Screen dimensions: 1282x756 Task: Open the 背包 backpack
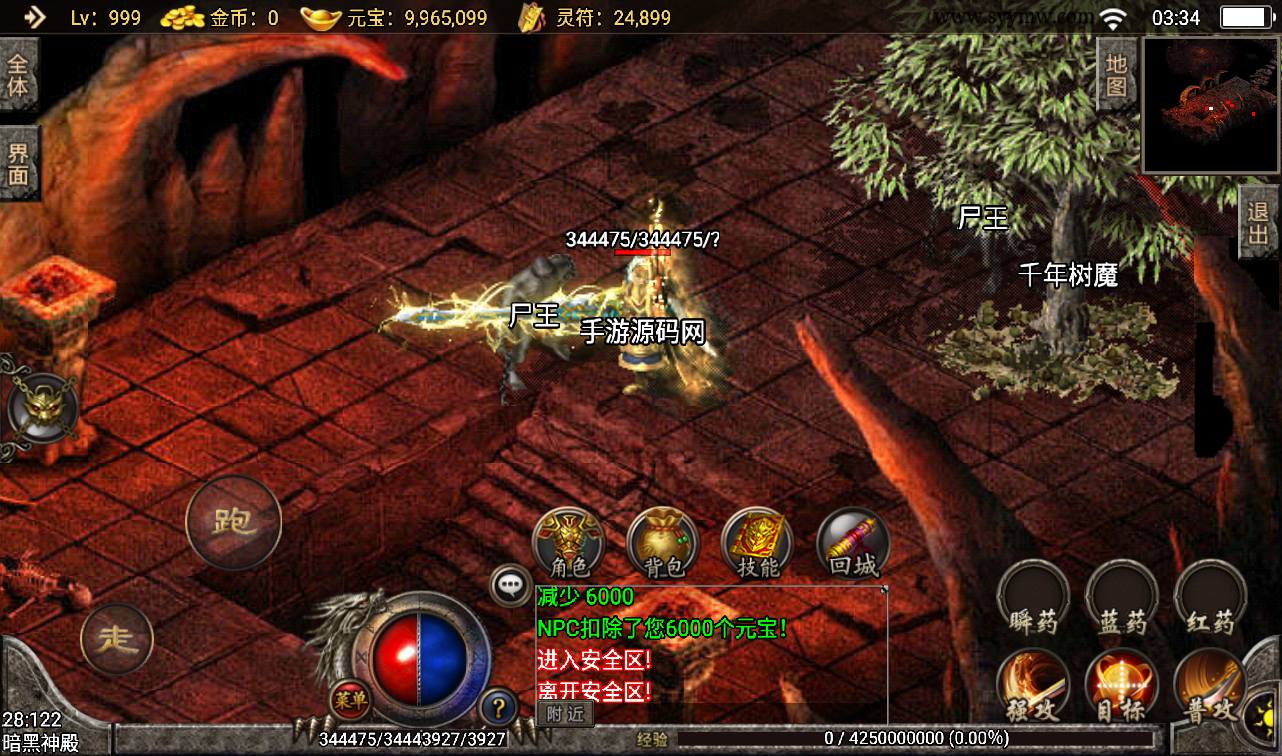(x=663, y=543)
